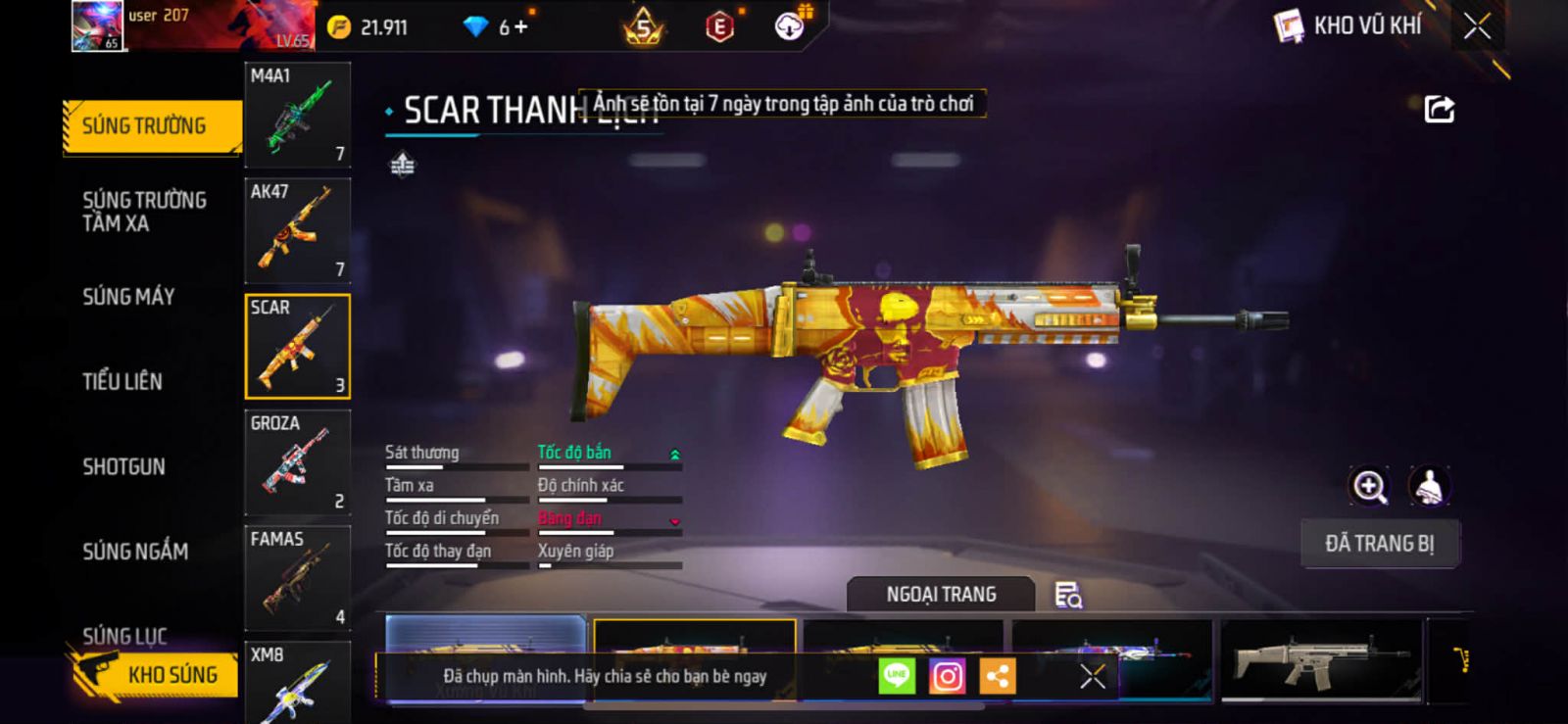This screenshot has height=724, width=1568.
Task: Dismiss the screenshot share banner
Action: (1092, 676)
